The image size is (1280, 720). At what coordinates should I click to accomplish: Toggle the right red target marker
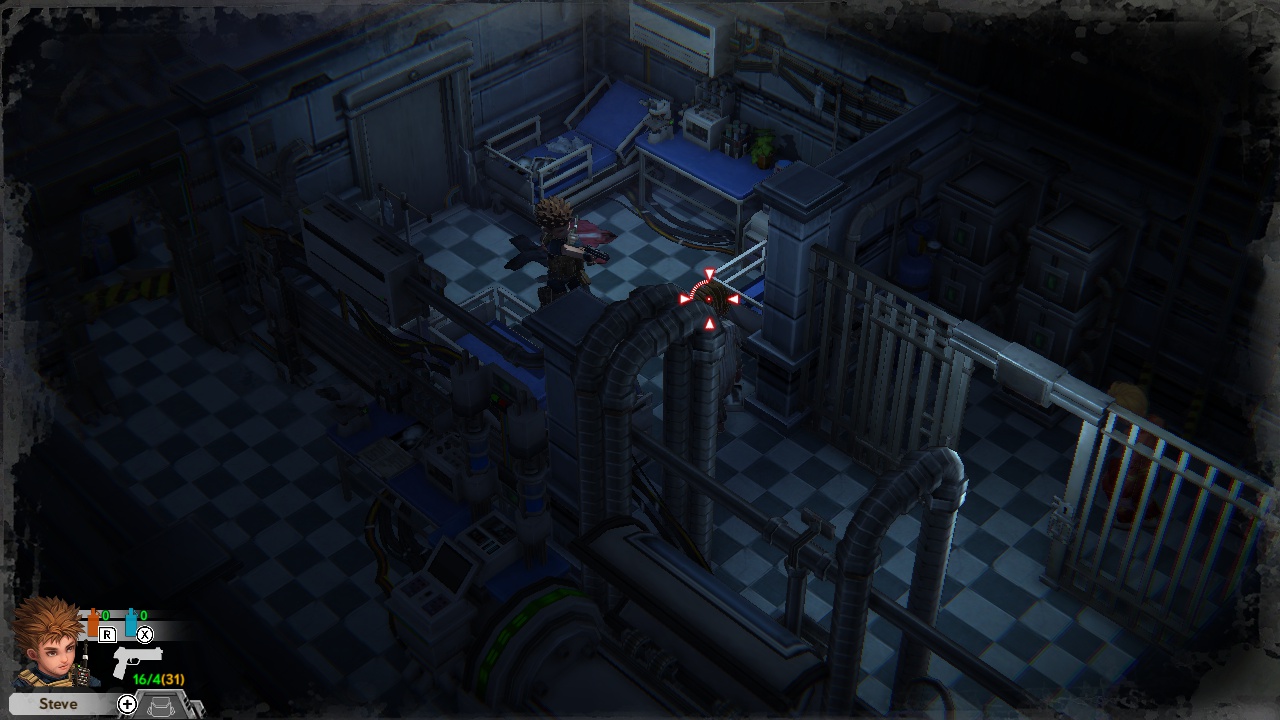click(x=733, y=299)
